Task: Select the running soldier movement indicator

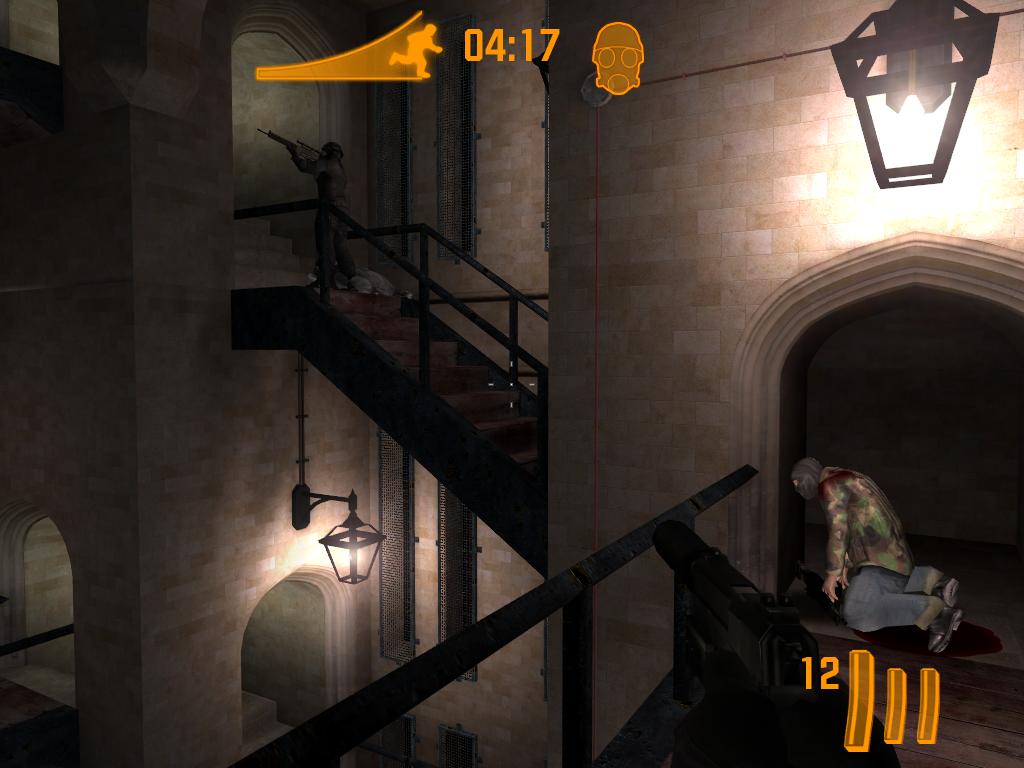Action: pos(418,47)
